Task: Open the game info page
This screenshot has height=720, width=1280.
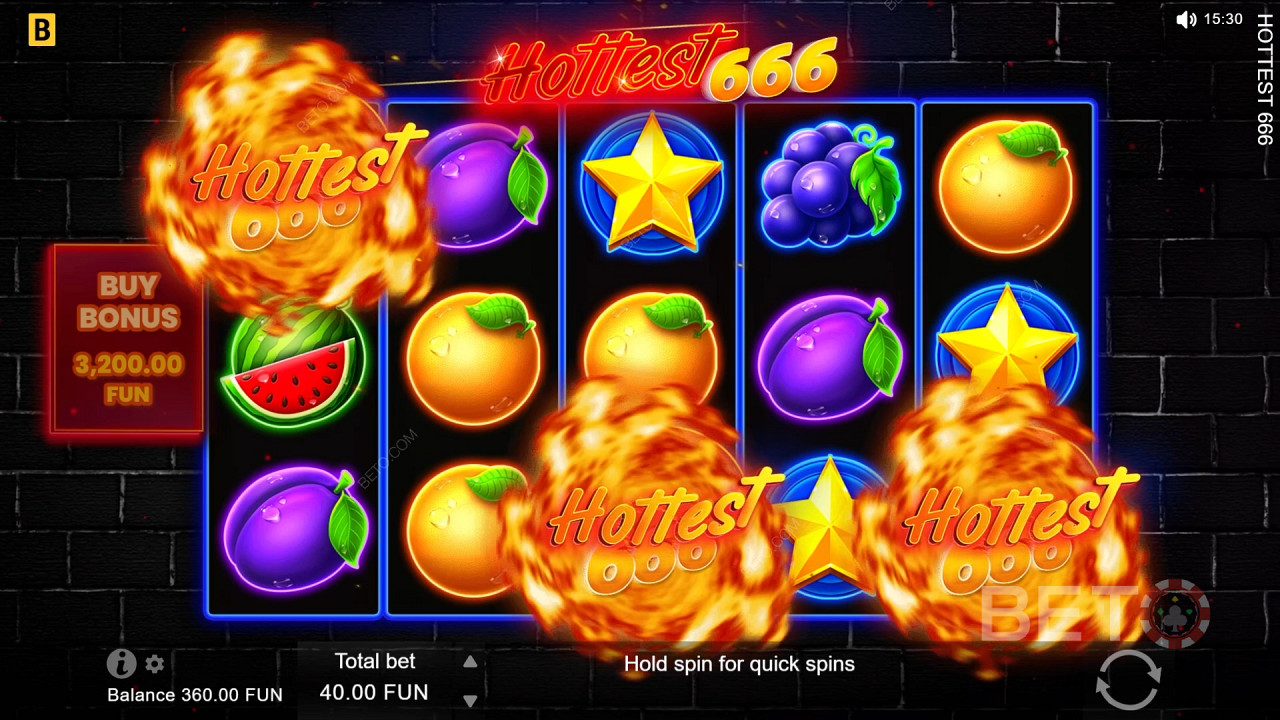Action: (121, 663)
